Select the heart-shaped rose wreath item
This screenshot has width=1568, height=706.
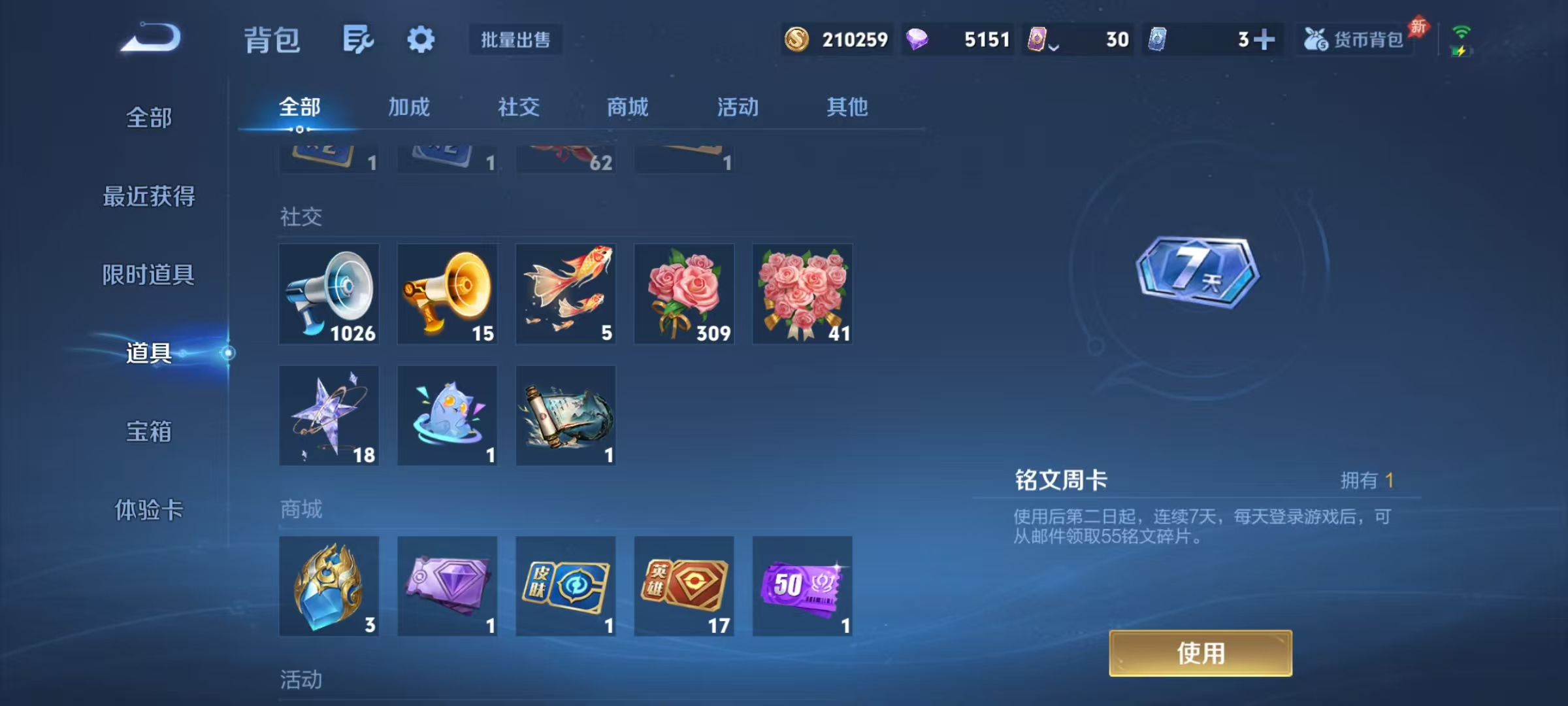802,294
